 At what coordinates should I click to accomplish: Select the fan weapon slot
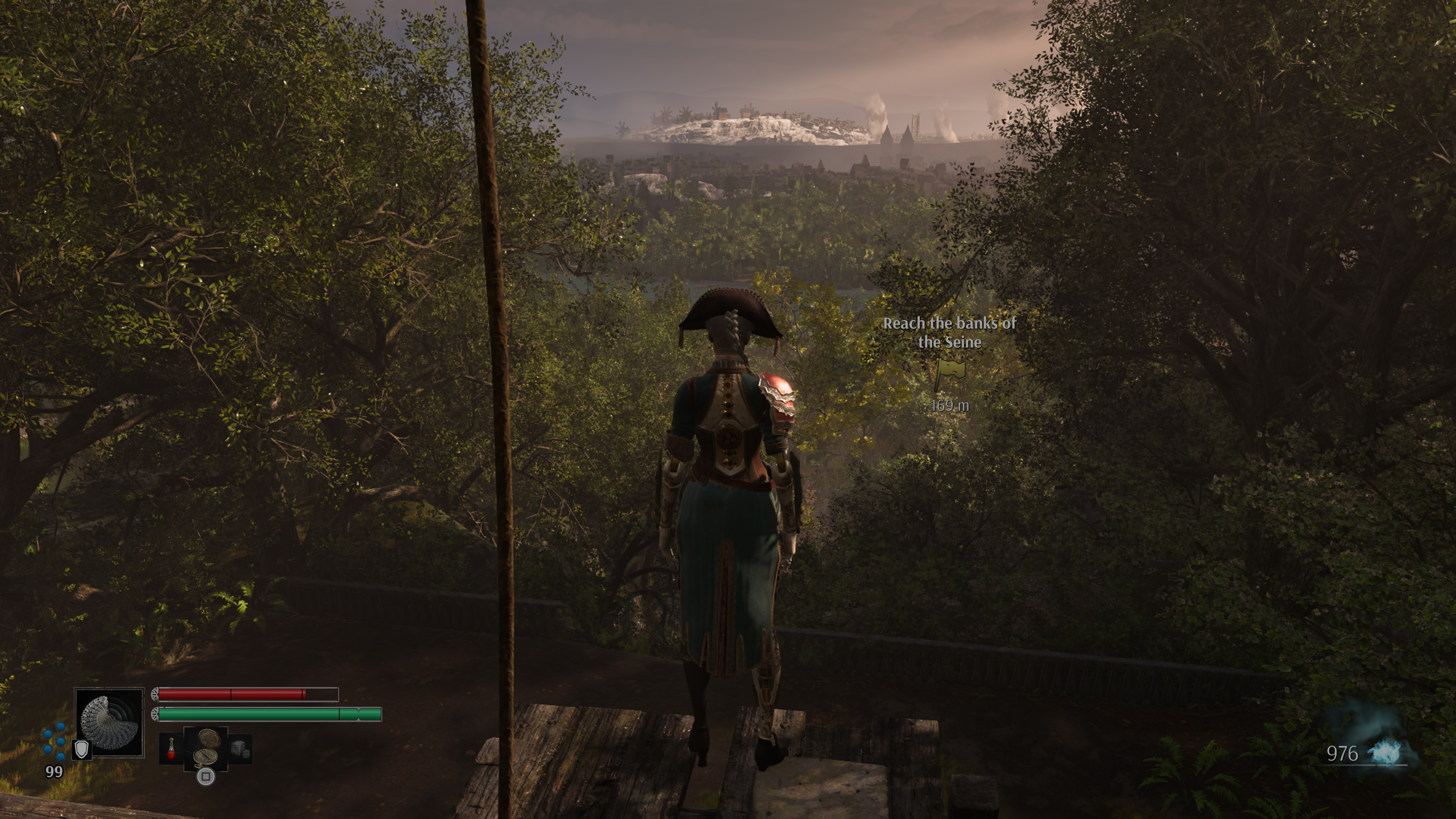[109, 722]
